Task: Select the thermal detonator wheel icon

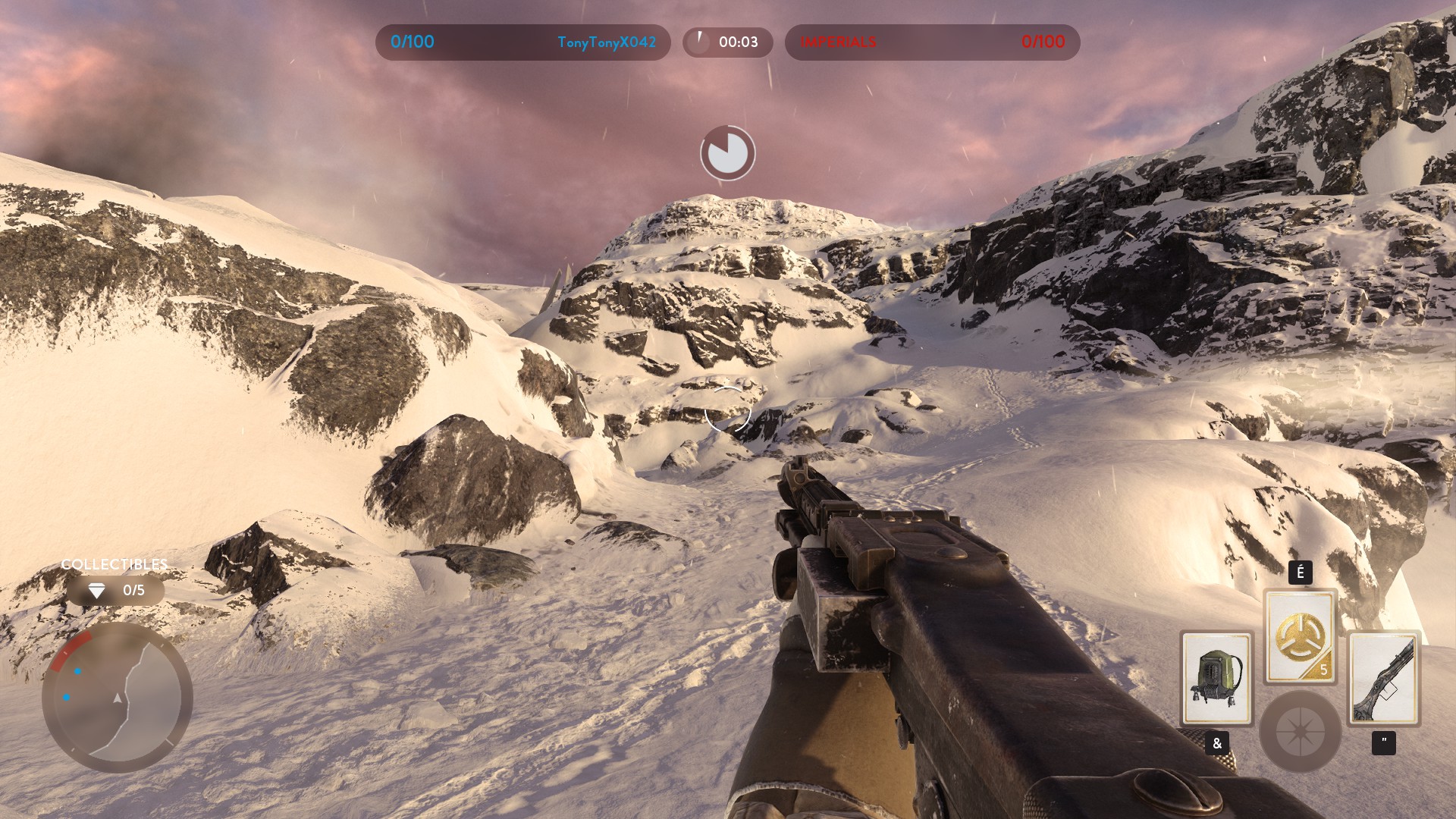Action: 1300,731
